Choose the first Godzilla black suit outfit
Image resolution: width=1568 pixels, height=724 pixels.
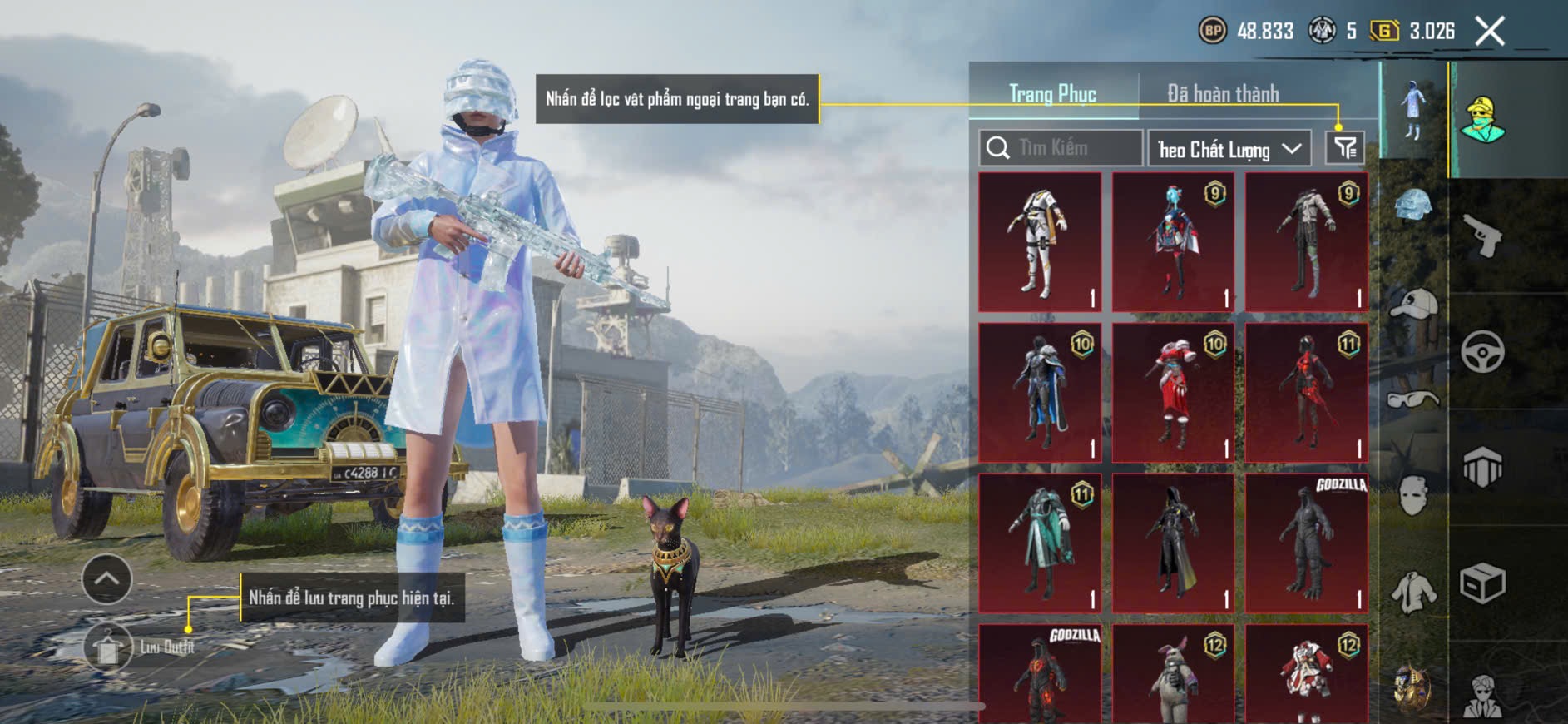point(1306,543)
